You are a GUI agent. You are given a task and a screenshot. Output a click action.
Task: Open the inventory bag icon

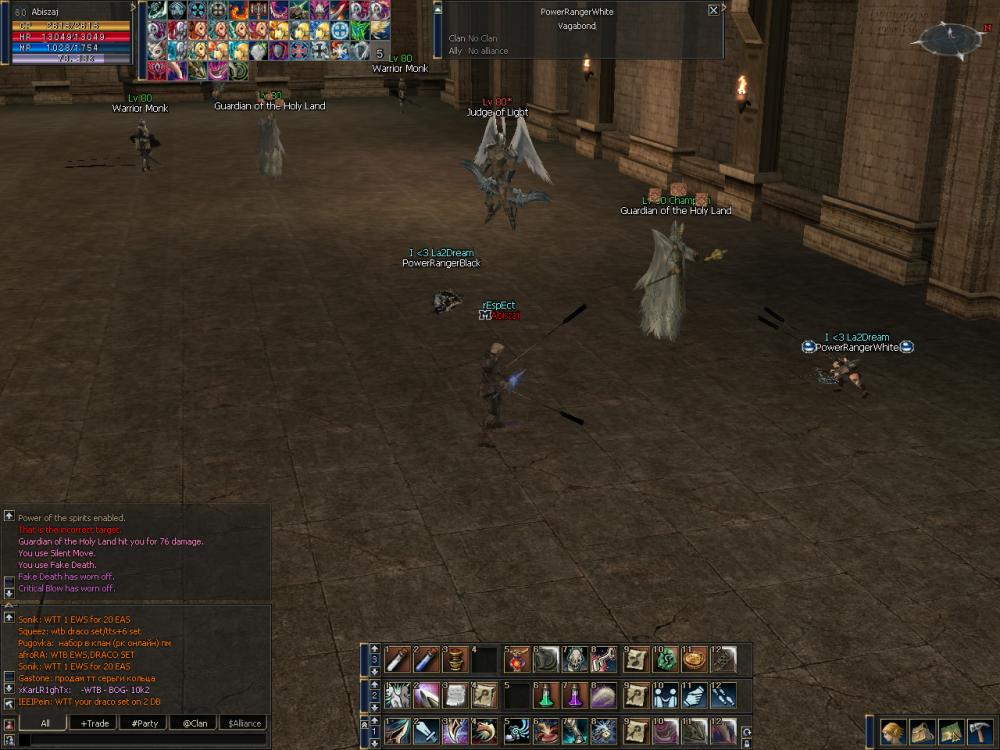click(x=922, y=732)
